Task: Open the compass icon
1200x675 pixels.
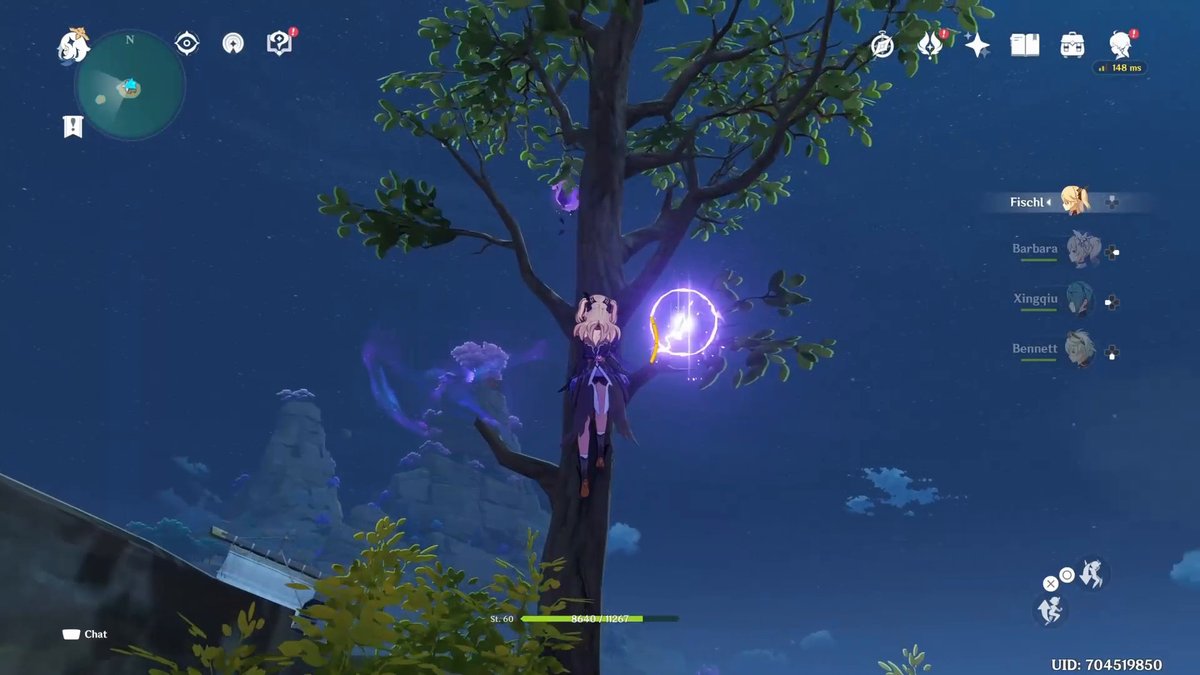Action: 882,45
